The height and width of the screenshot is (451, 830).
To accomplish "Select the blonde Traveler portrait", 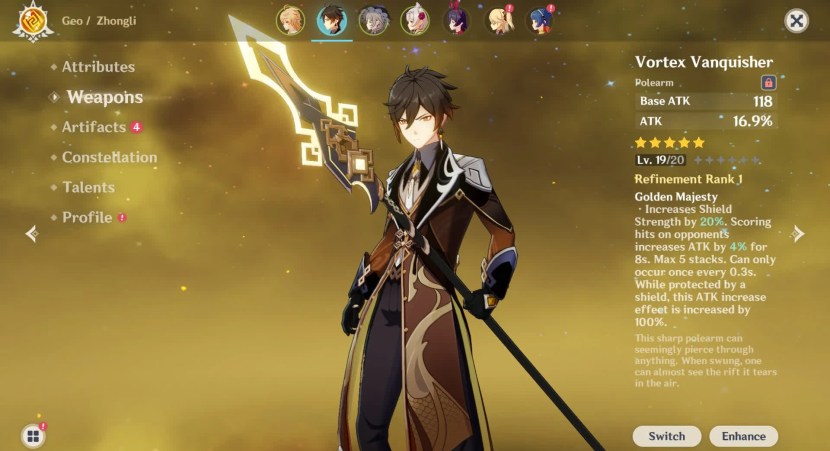I will 290,20.
